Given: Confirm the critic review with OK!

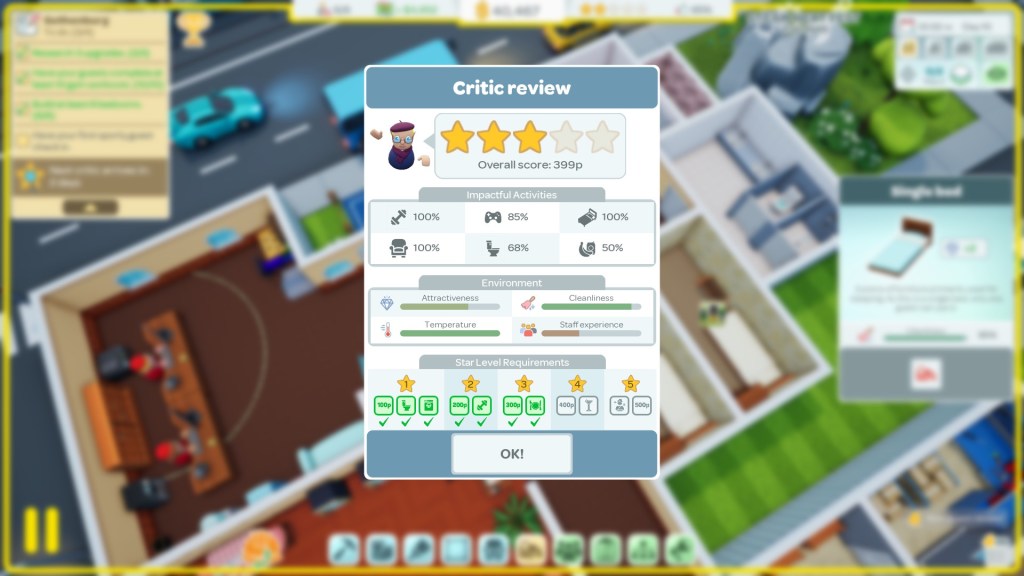Looking at the screenshot, I should [511, 453].
